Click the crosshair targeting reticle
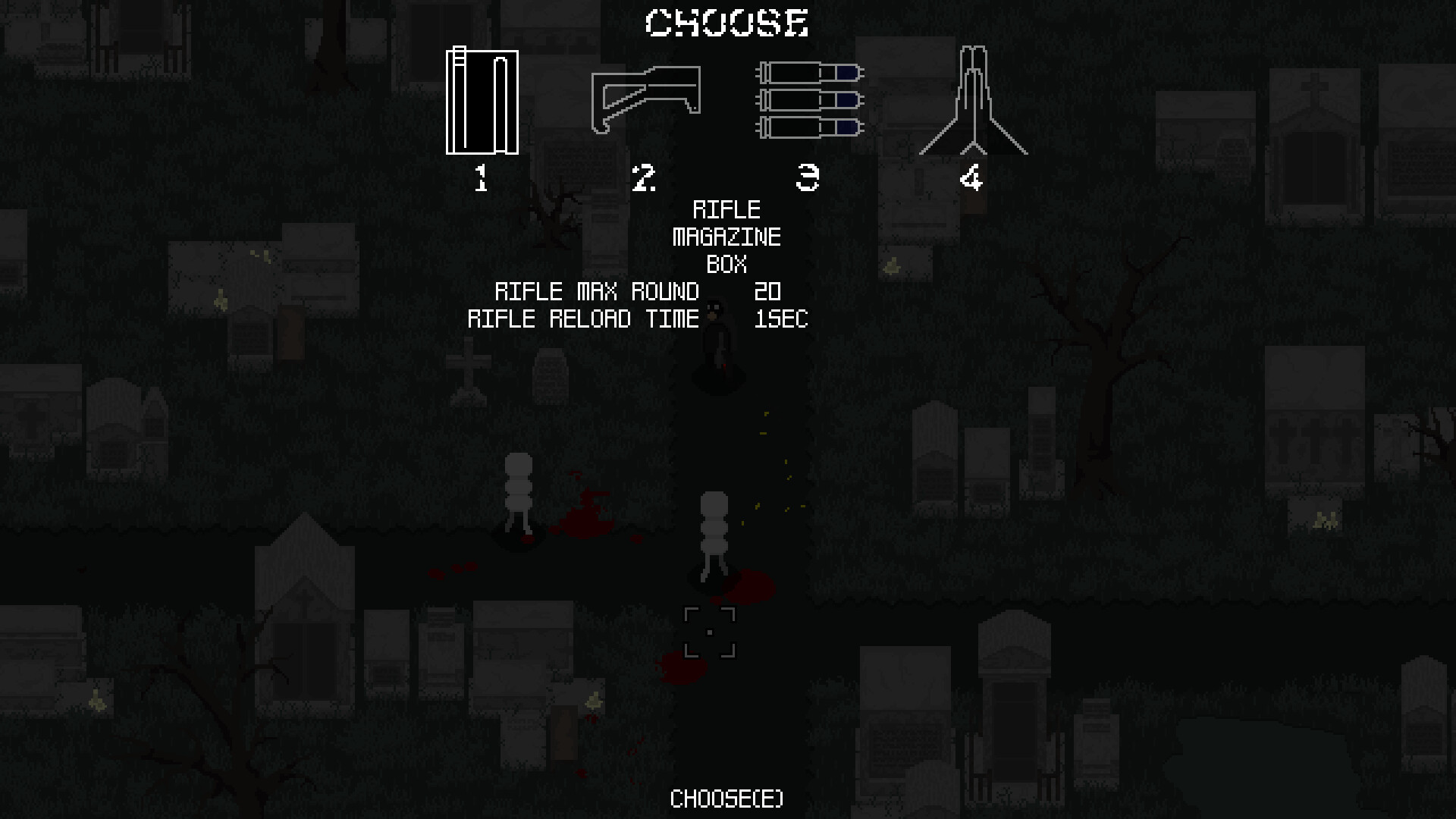Image resolution: width=1456 pixels, height=819 pixels. click(711, 631)
